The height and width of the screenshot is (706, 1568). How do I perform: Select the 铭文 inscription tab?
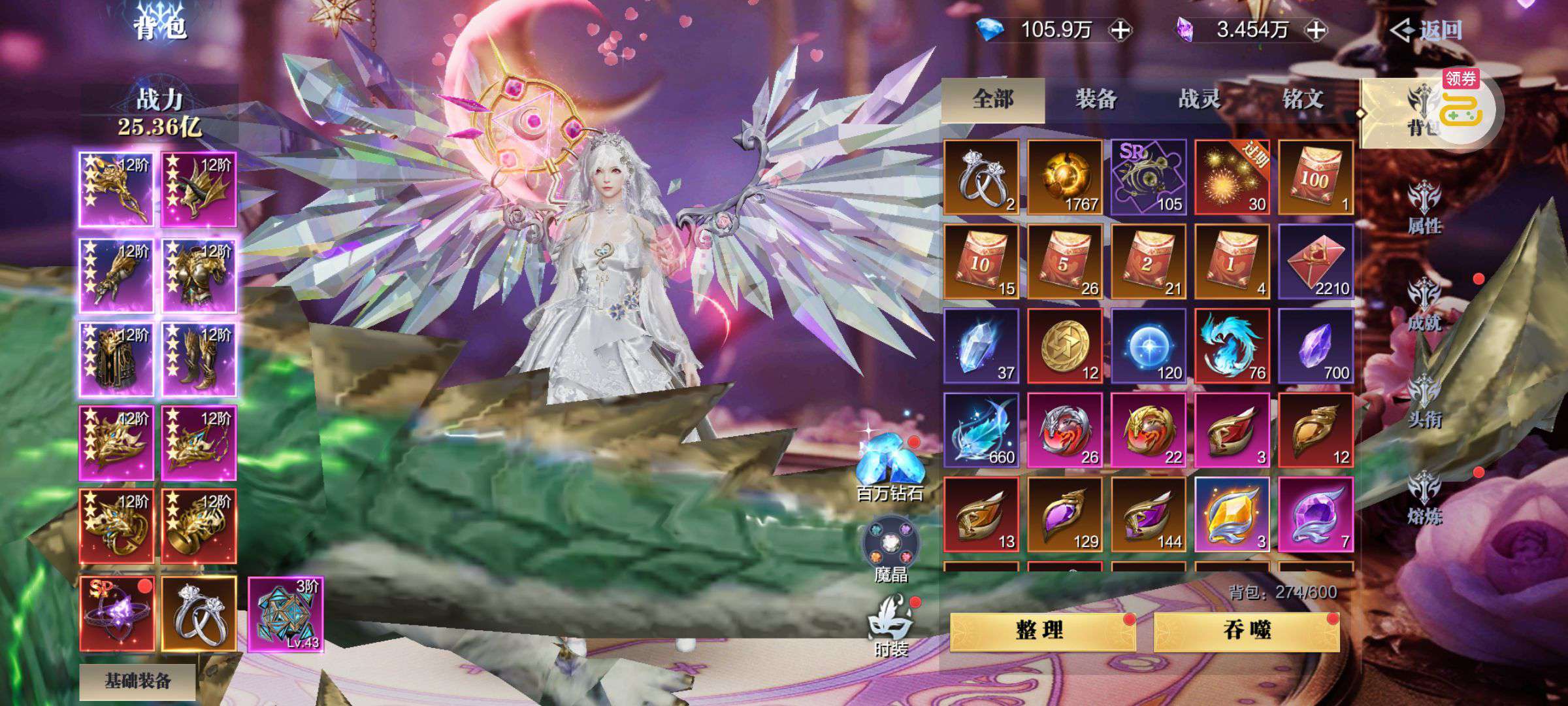click(1303, 99)
